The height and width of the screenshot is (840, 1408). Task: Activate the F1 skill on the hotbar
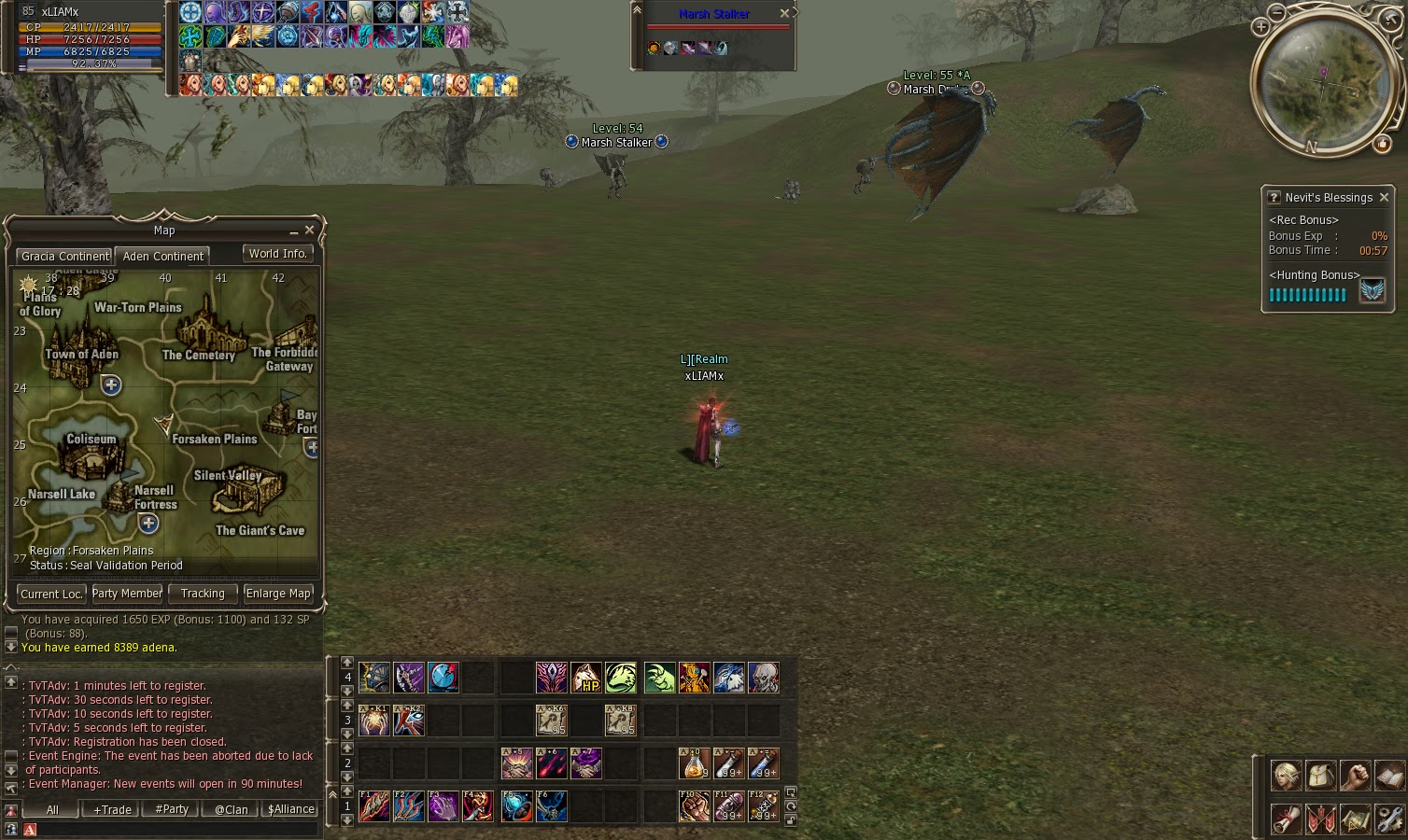pyautogui.click(x=373, y=806)
